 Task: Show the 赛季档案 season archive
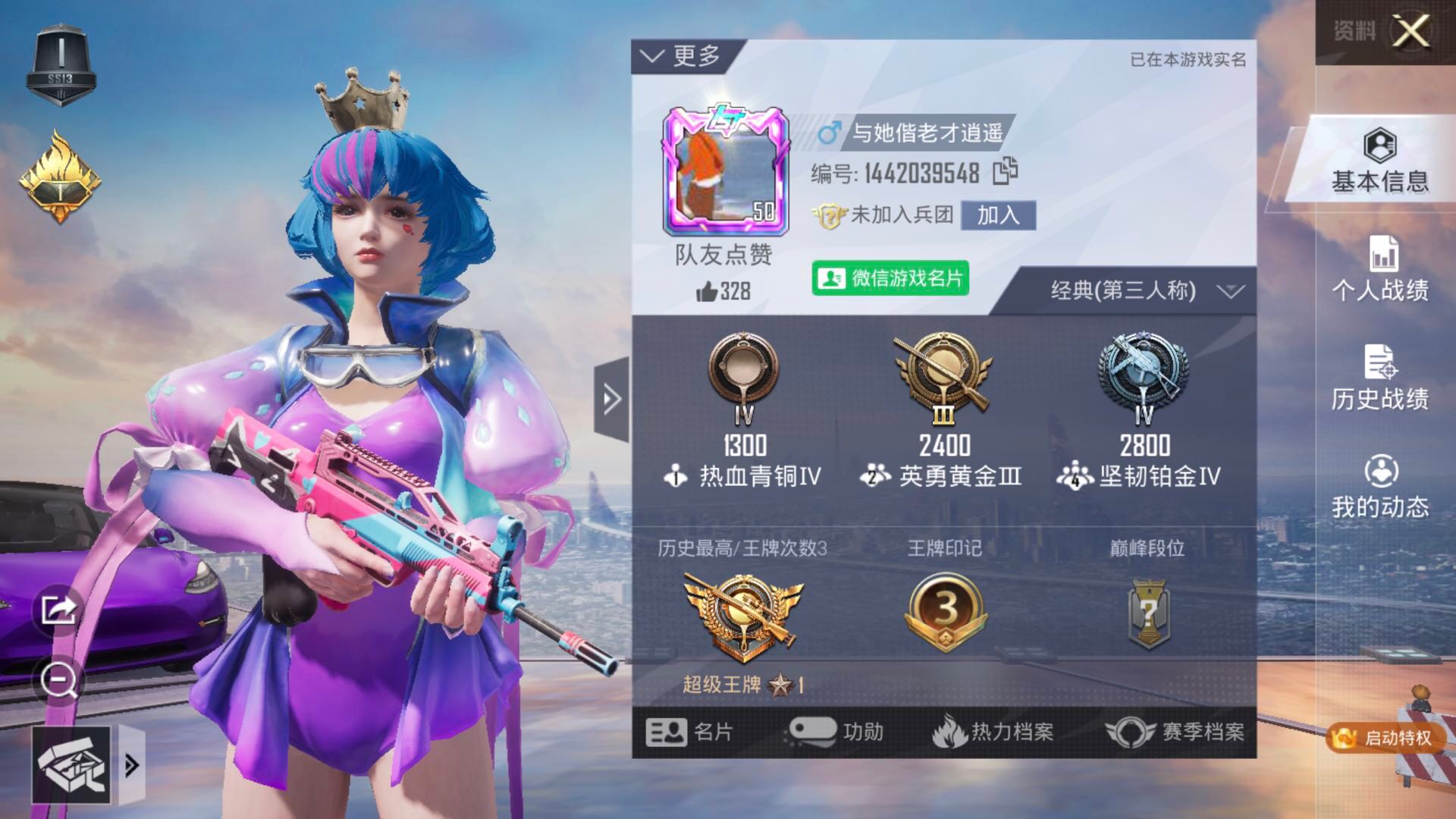1175,732
